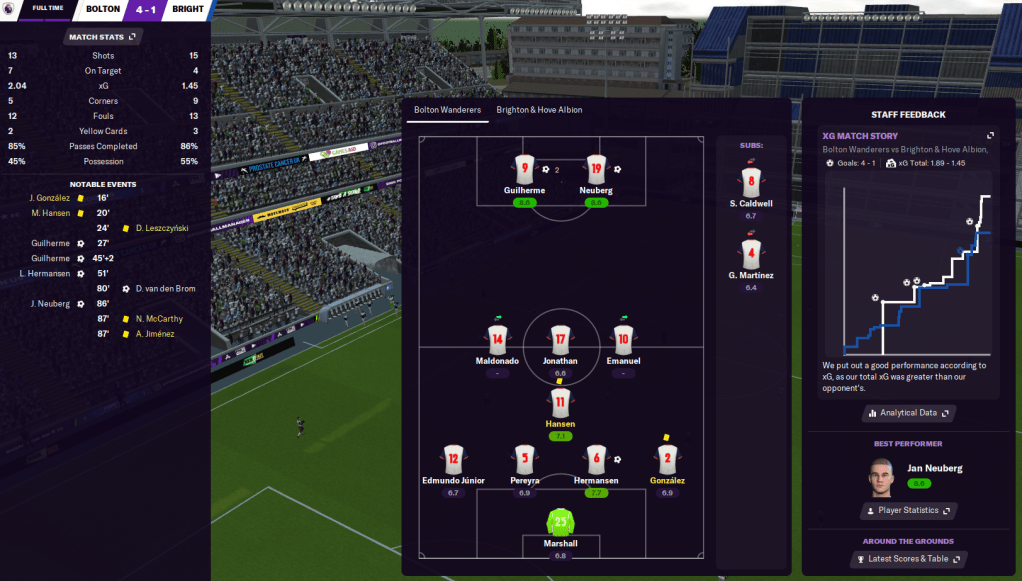Select González number 2 at right back
The width and height of the screenshot is (1022, 581).
point(666,458)
